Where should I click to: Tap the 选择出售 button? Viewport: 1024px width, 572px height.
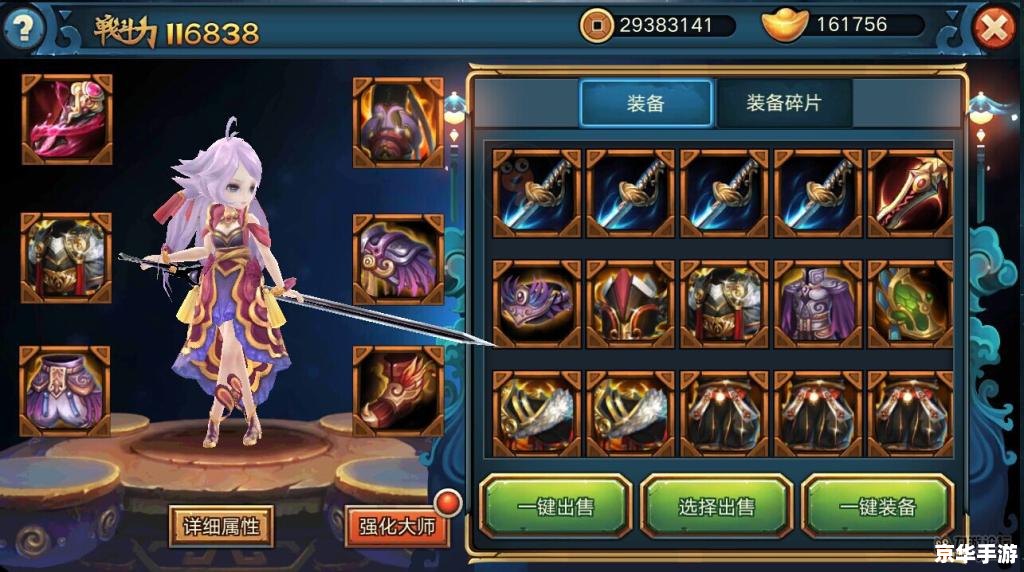716,507
